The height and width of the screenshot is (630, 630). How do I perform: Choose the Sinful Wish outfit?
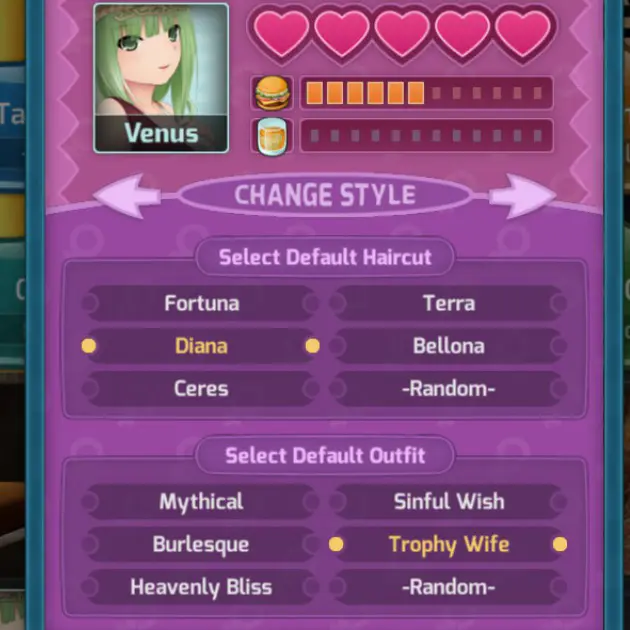[448, 502]
